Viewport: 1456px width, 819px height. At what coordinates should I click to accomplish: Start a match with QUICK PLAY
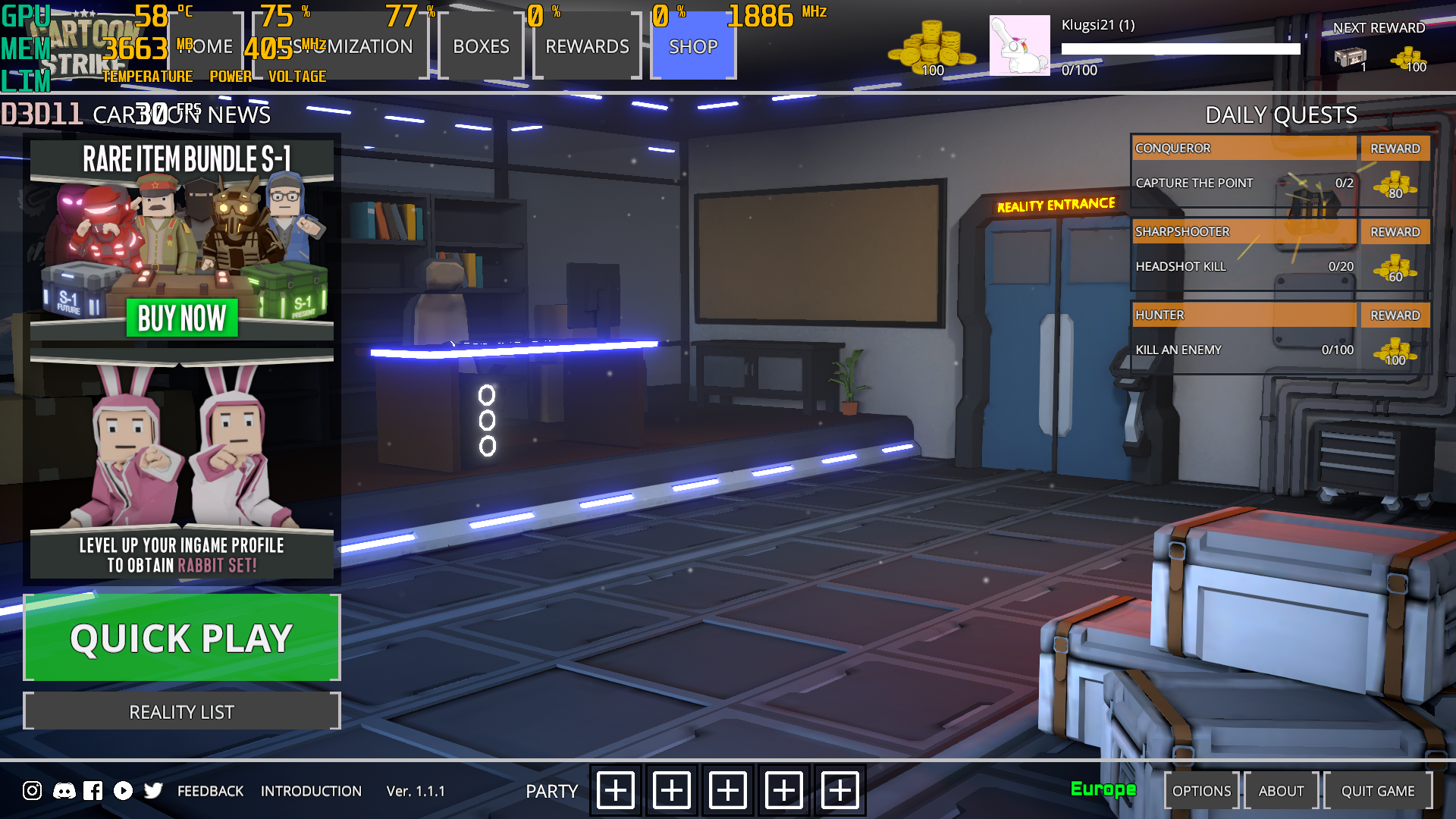pyautogui.click(x=181, y=638)
